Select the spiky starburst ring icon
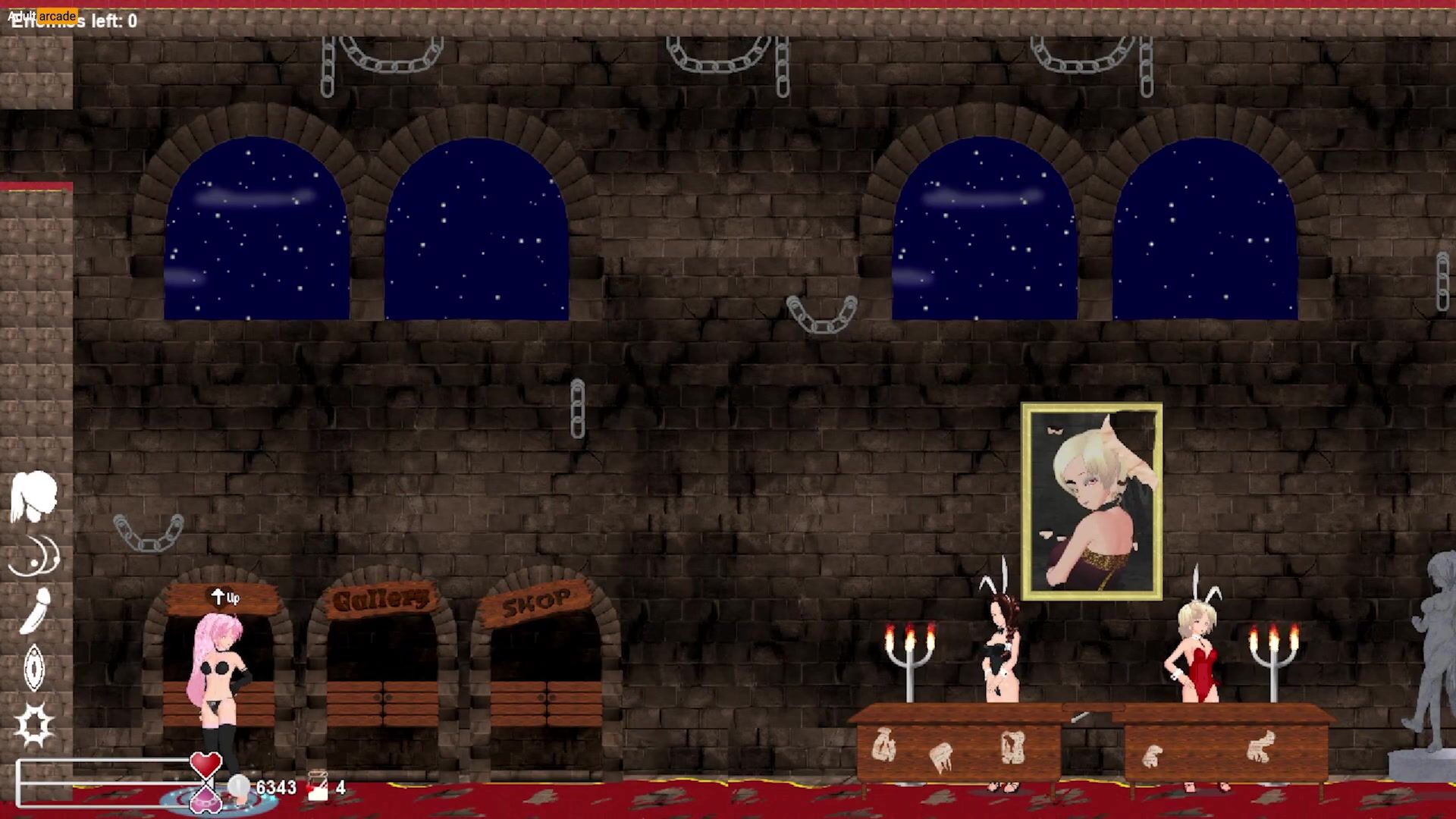 click(35, 724)
